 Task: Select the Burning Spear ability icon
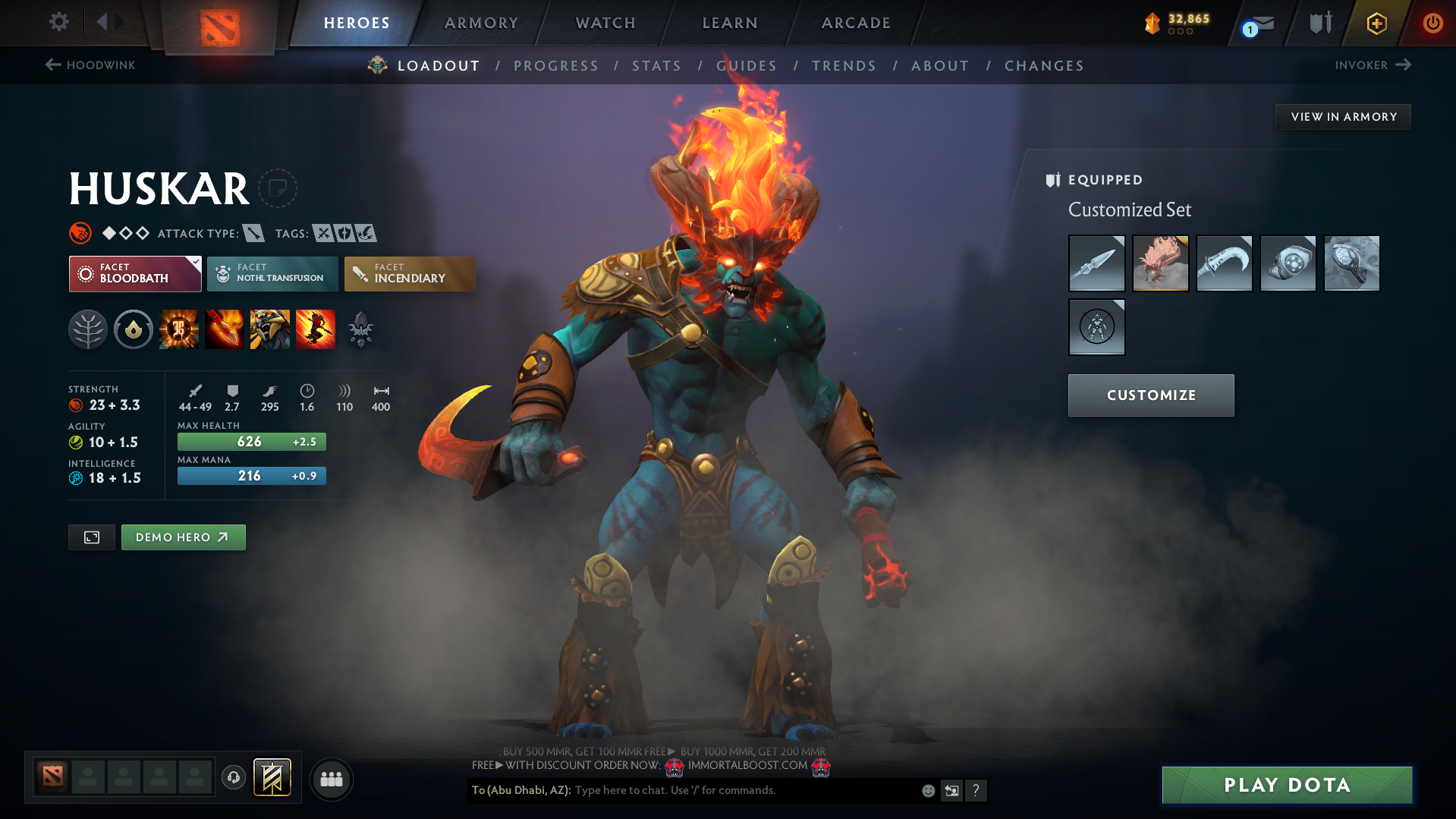[225, 329]
